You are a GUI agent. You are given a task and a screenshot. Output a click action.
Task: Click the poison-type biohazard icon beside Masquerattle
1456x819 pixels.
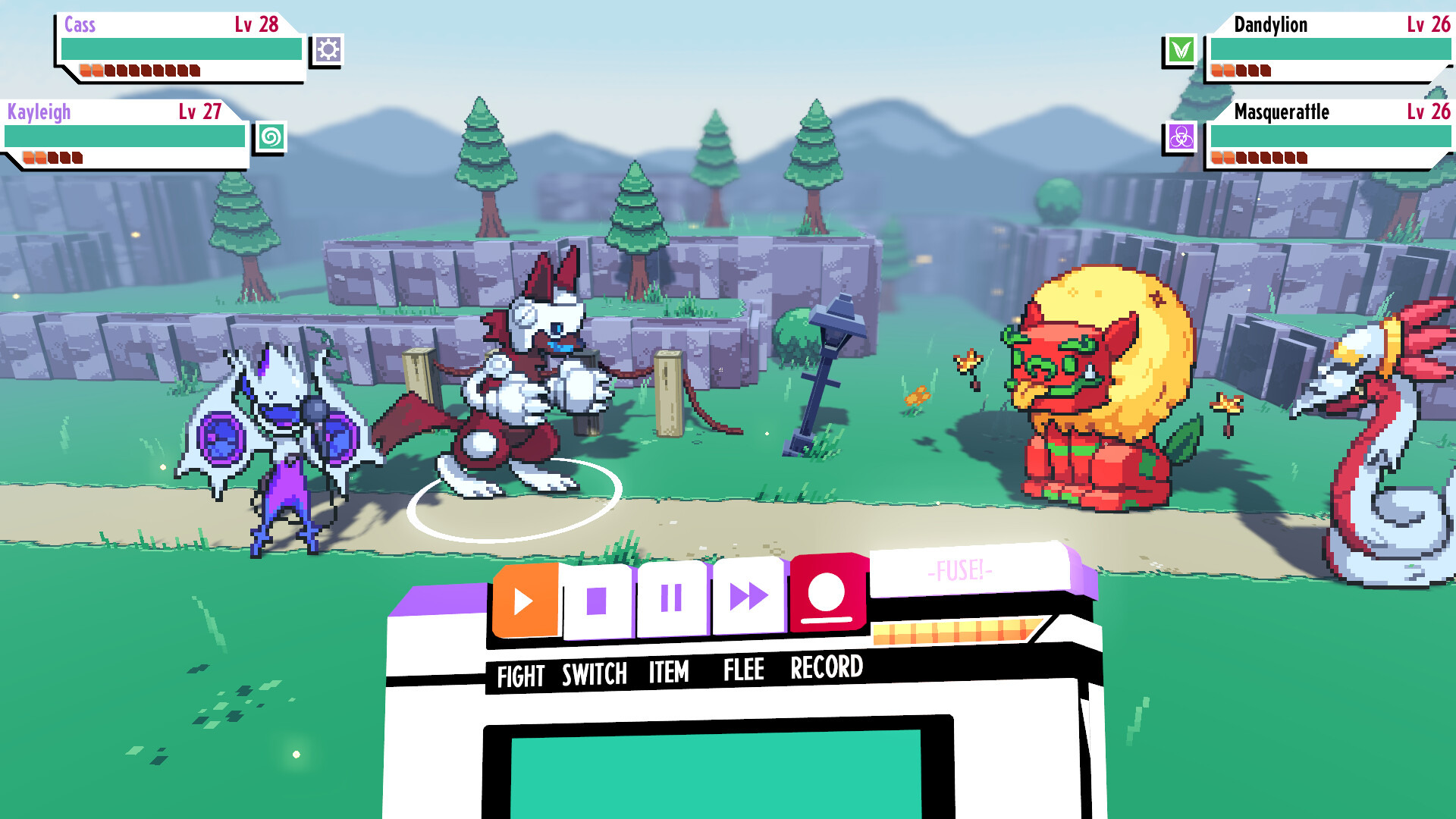[x=1181, y=137]
